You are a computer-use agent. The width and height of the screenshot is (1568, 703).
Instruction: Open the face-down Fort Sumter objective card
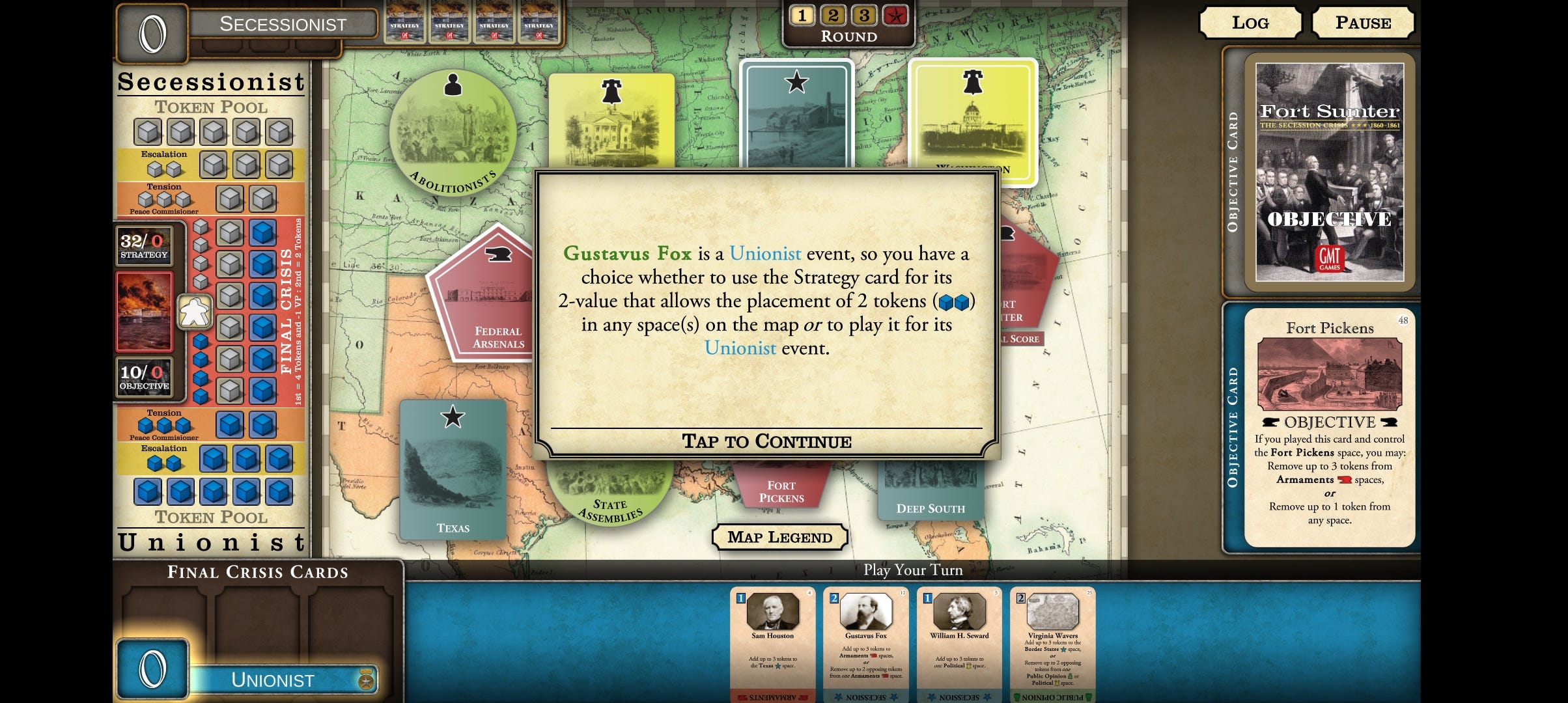[1329, 172]
